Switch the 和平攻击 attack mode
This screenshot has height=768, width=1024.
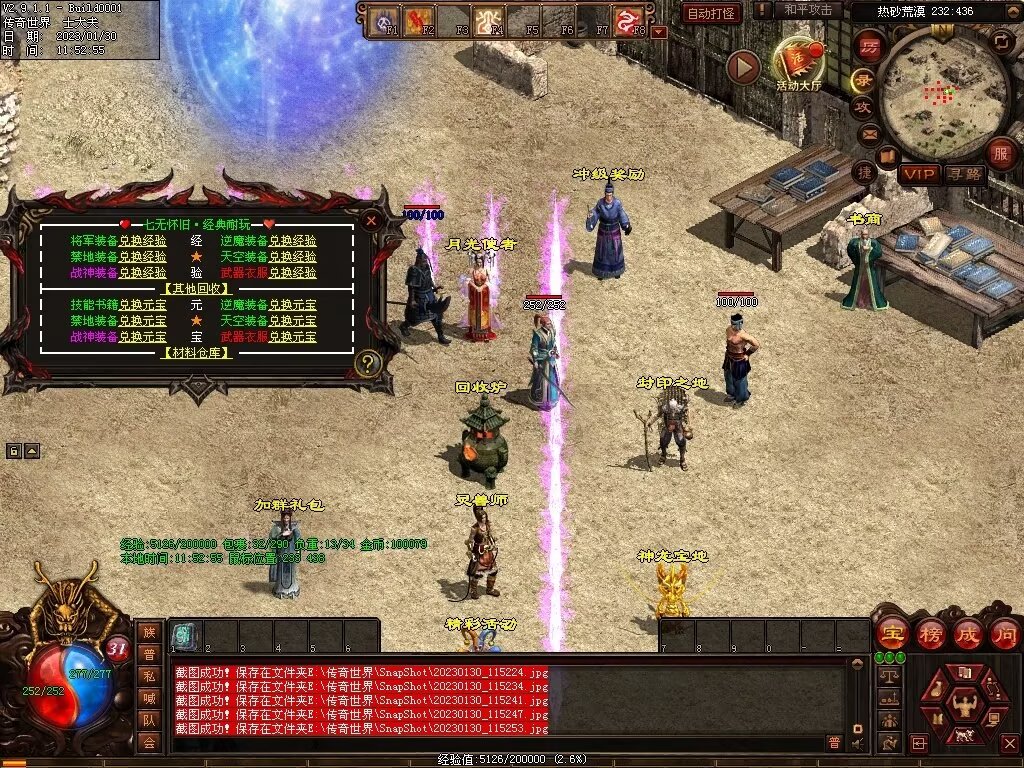point(808,10)
